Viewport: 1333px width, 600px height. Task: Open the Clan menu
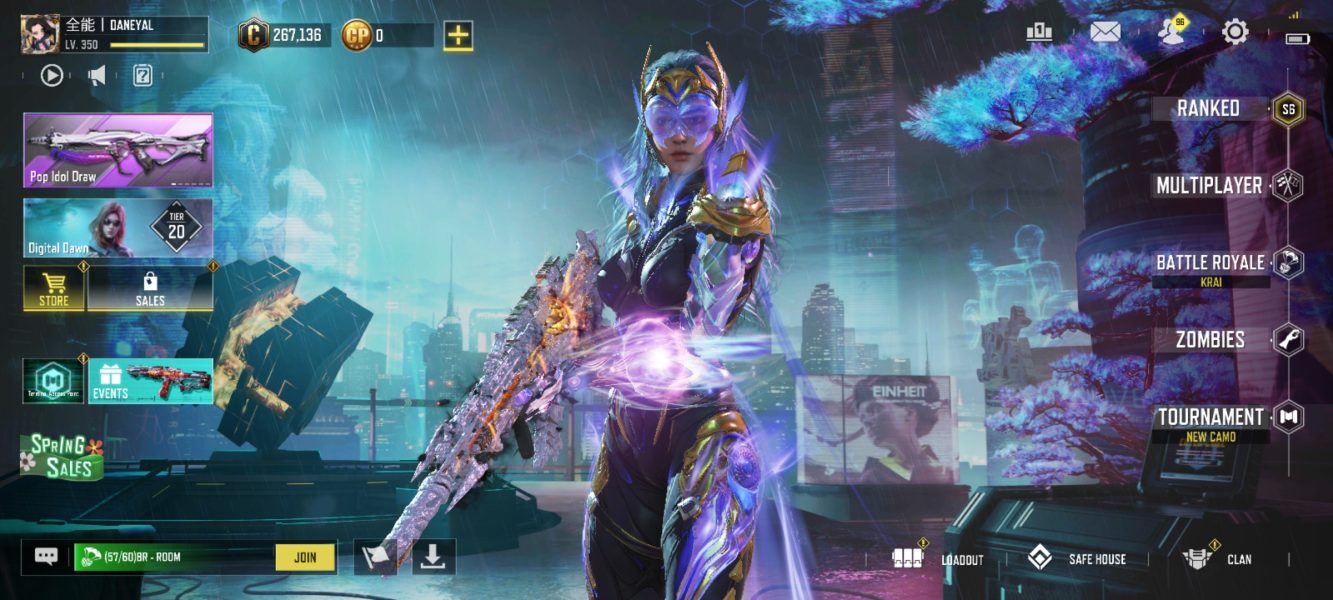(1218, 559)
